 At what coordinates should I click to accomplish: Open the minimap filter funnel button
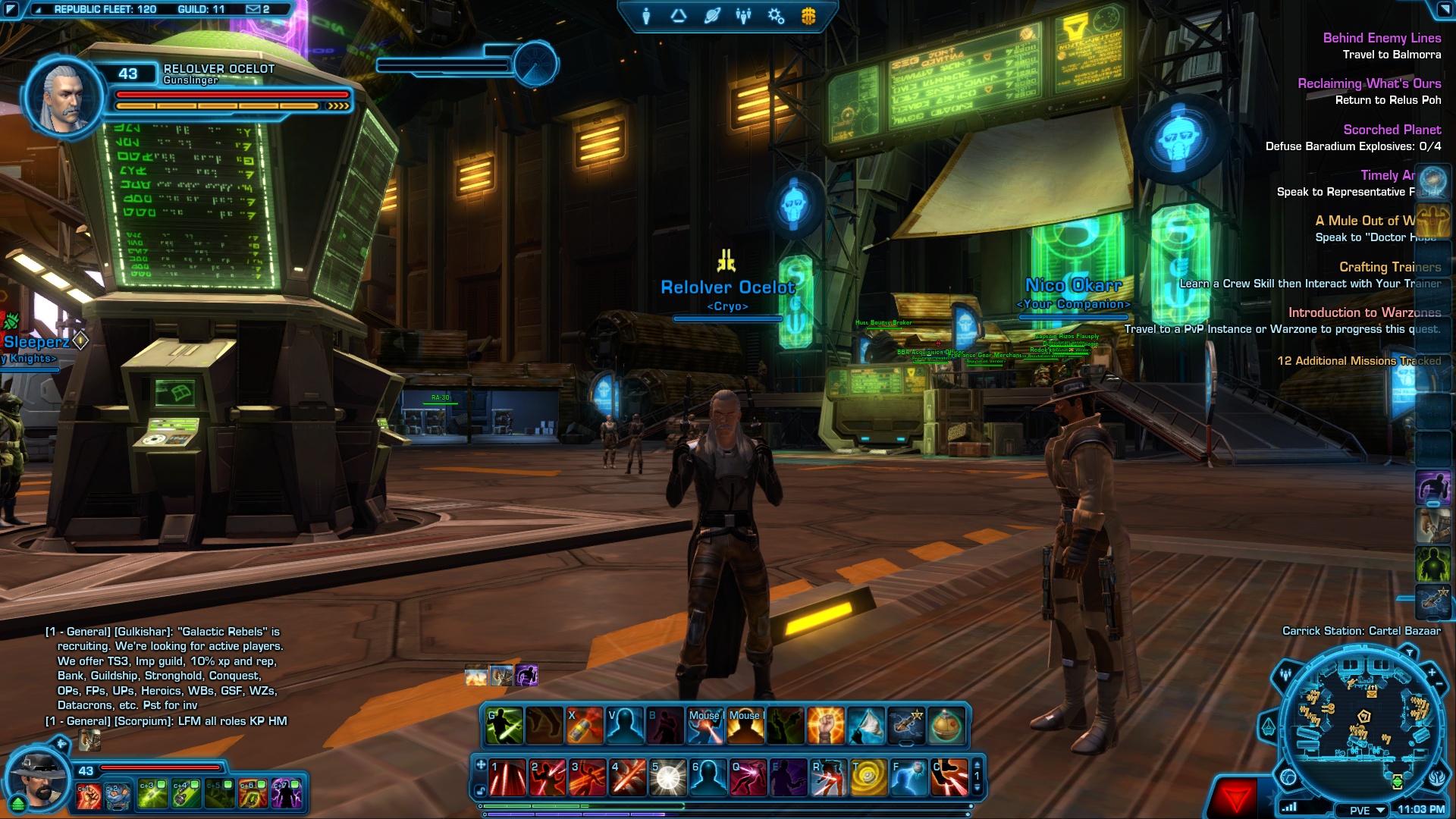coord(1409,652)
